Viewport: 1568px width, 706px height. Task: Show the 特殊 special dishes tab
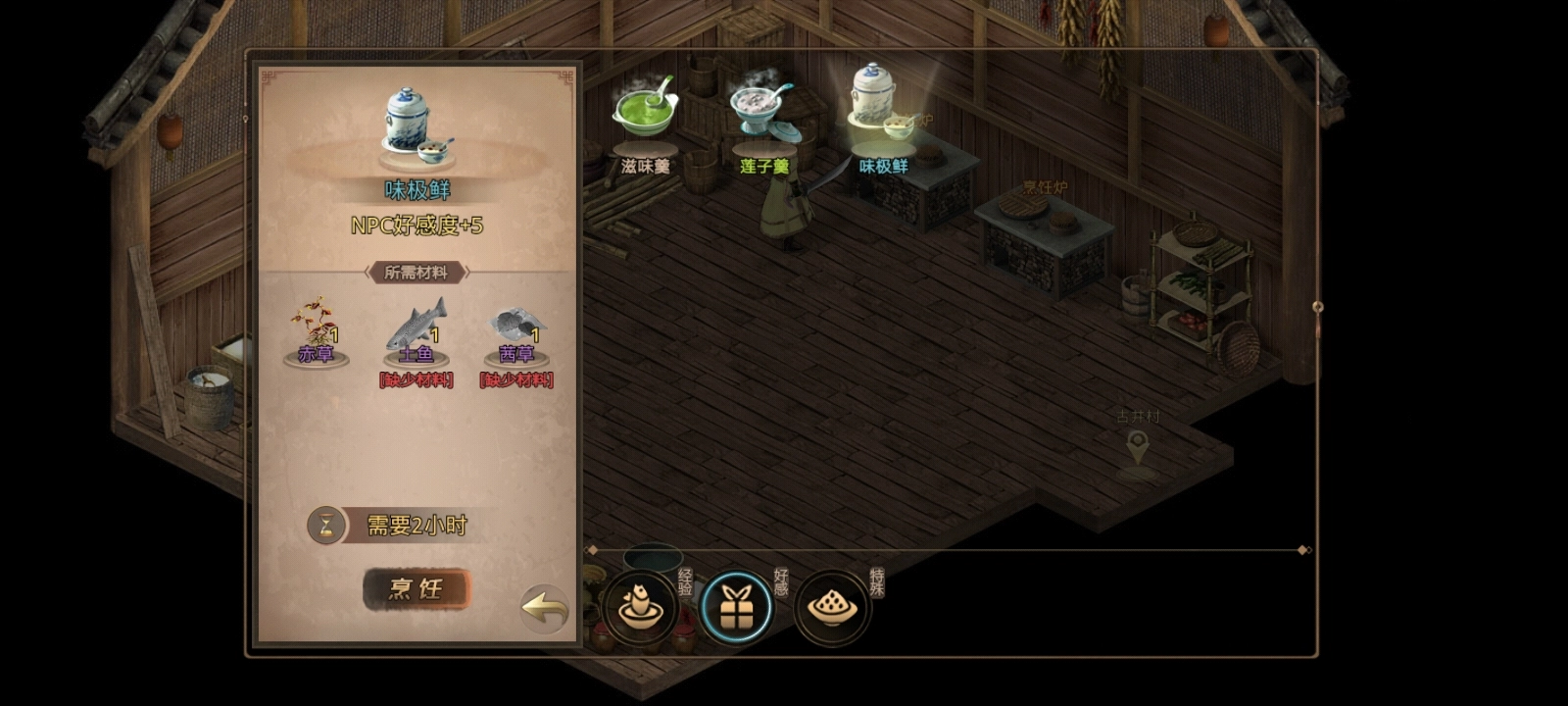coord(832,608)
